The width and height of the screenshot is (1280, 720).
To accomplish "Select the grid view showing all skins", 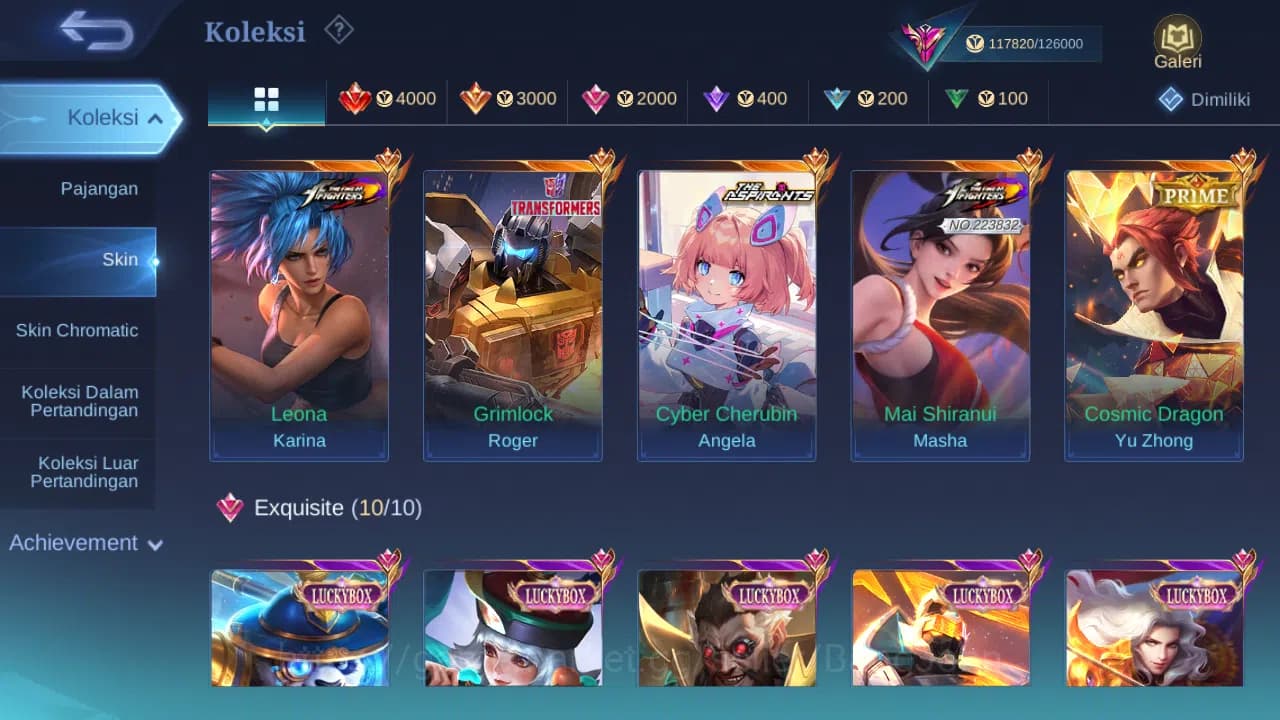I will (265, 98).
